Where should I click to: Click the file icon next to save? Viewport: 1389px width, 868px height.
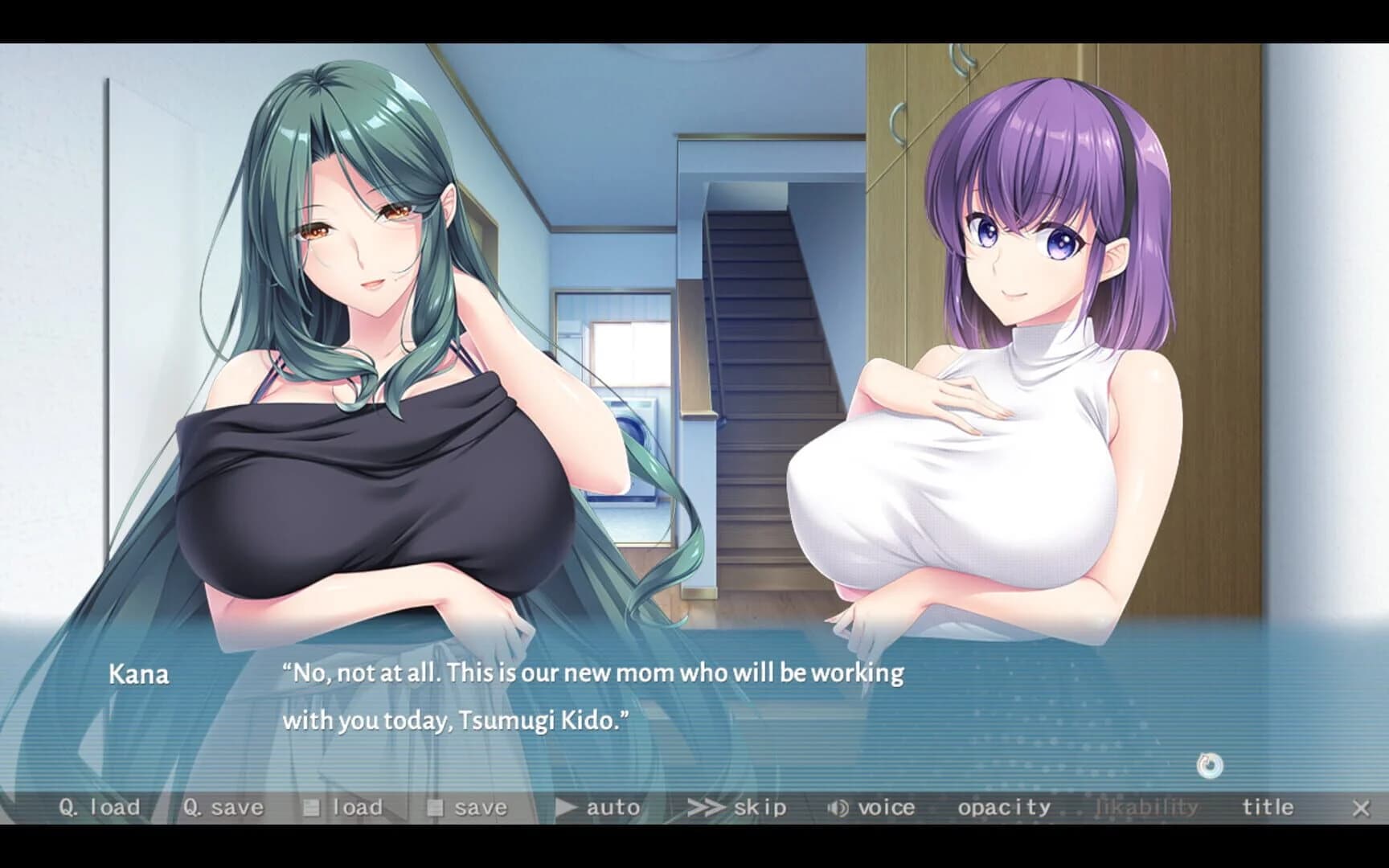(x=438, y=806)
